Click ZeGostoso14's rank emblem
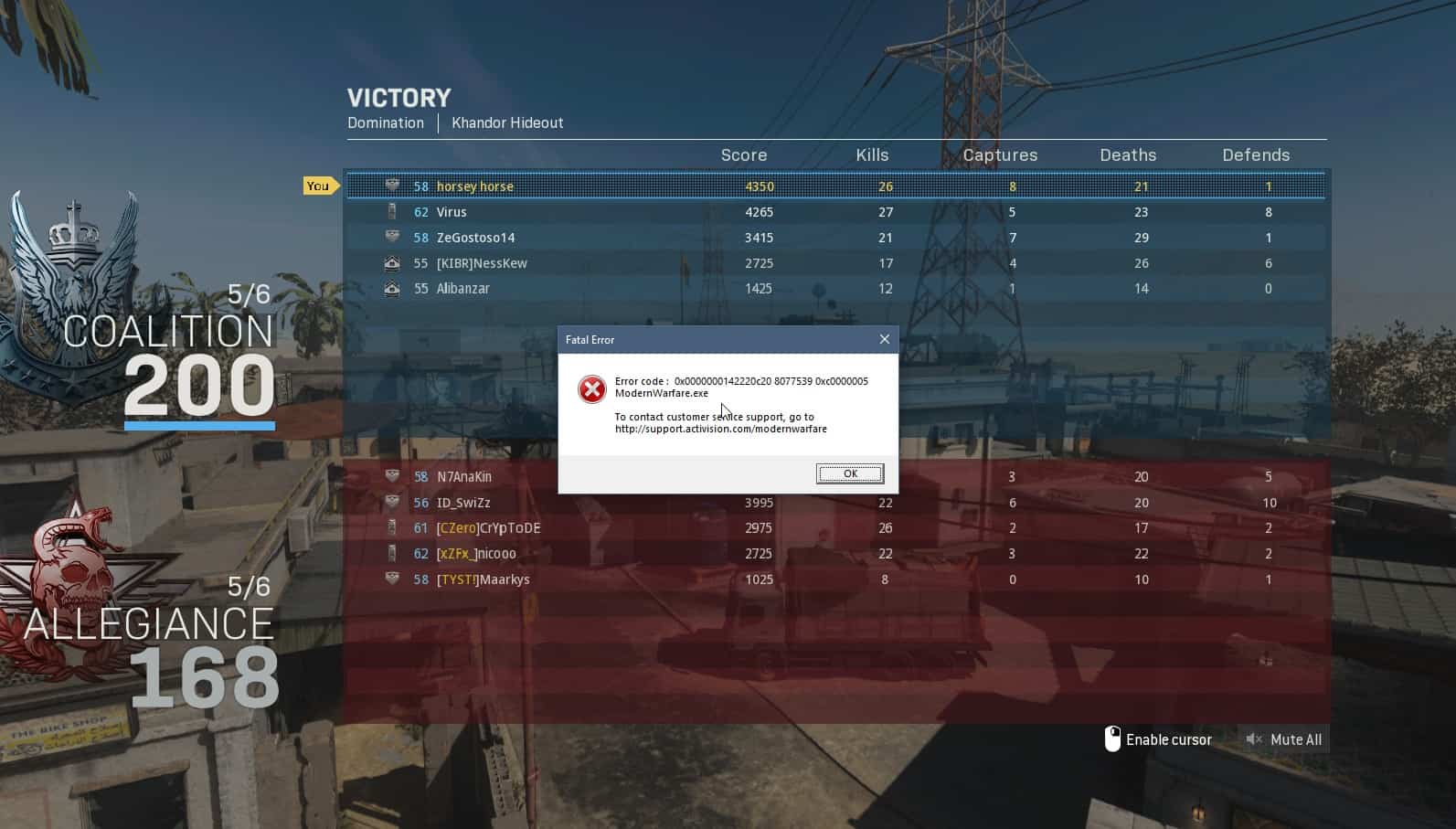The width and height of the screenshot is (1456, 829). tap(392, 237)
